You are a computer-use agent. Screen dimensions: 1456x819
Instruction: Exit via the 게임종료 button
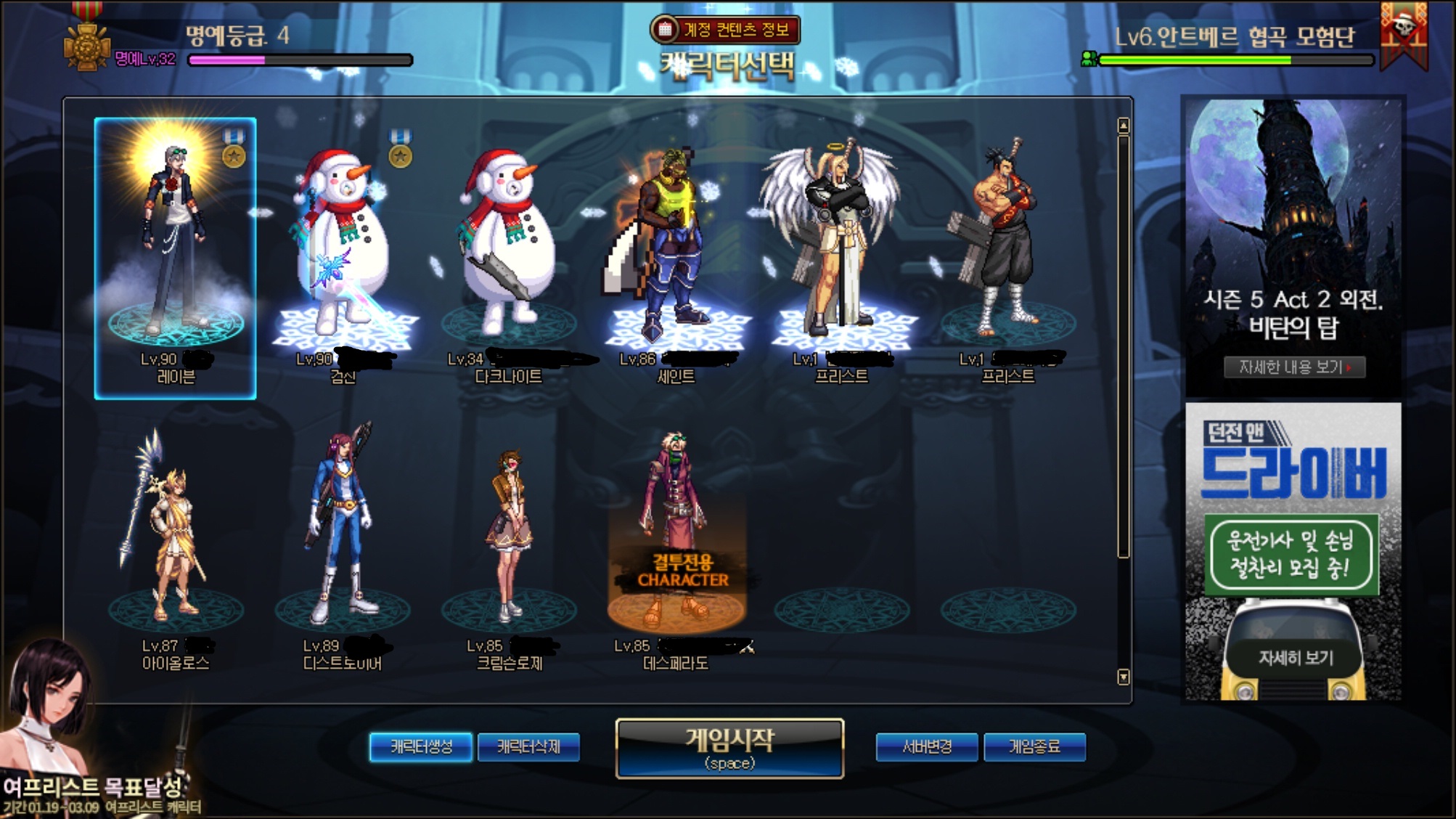pyautogui.click(x=1034, y=747)
